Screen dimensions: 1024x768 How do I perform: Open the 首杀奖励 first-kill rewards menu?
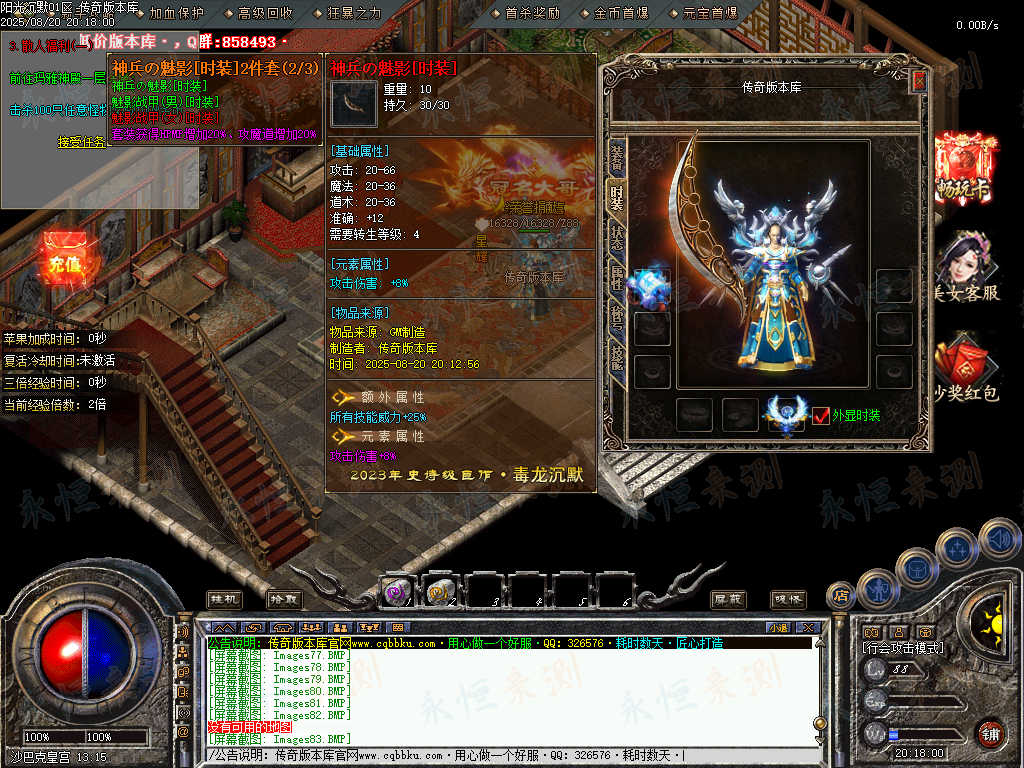click(532, 13)
